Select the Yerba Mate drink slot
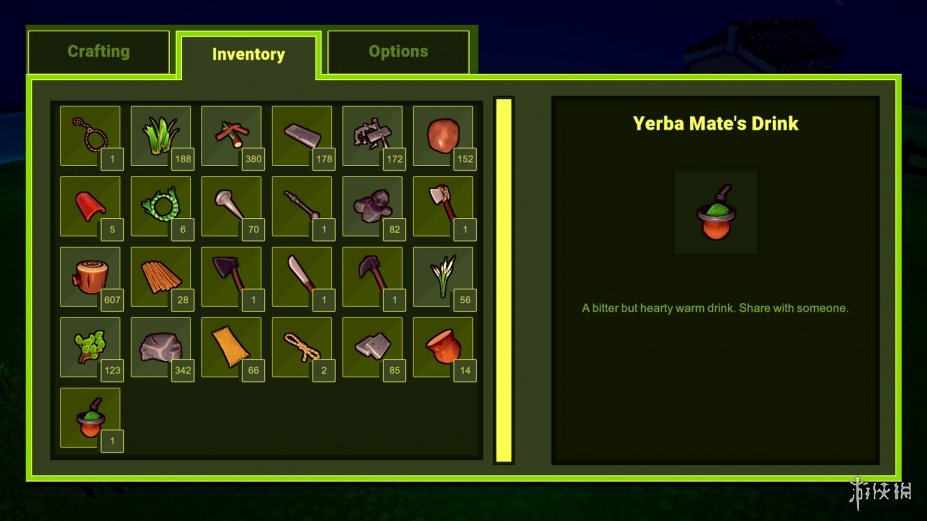The width and height of the screenshot is (927, 521). pos(90,418)
